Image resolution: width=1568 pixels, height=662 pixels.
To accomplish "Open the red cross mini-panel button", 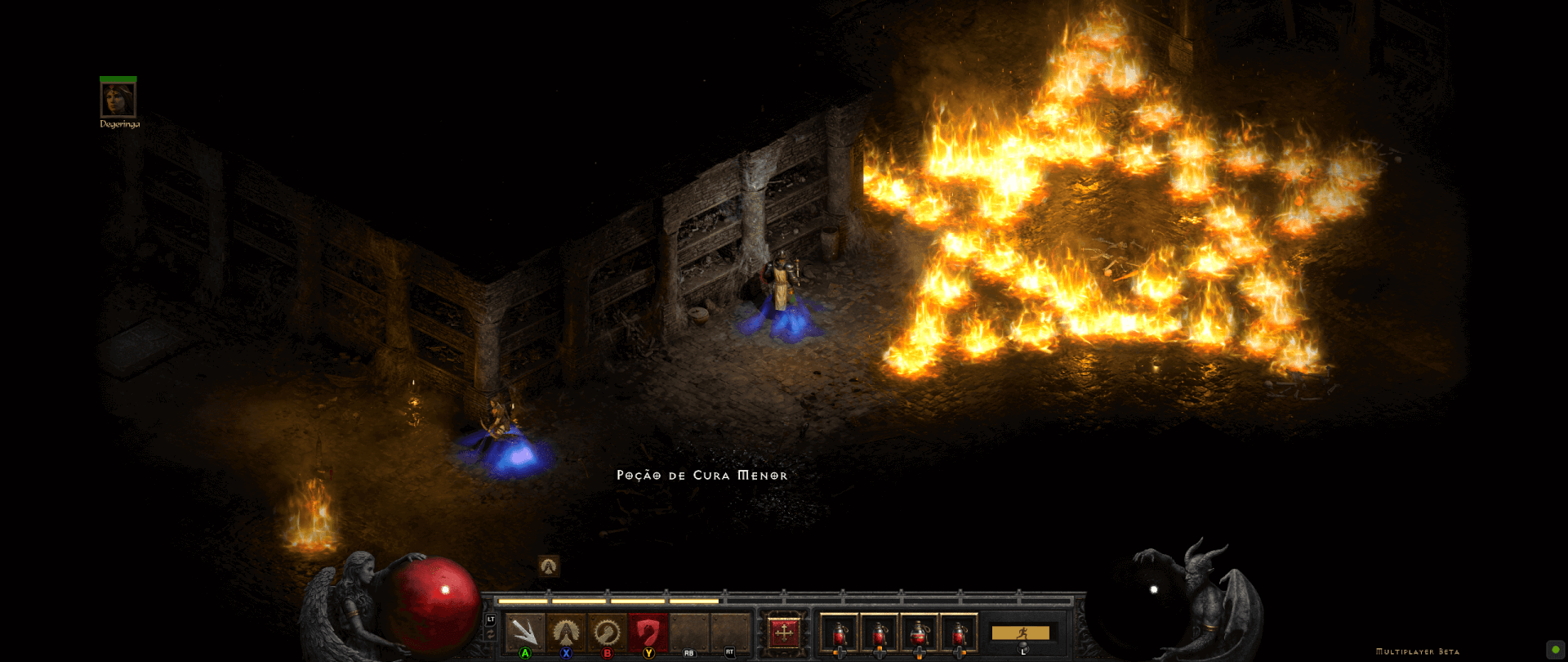I will [x=783, y=632].
